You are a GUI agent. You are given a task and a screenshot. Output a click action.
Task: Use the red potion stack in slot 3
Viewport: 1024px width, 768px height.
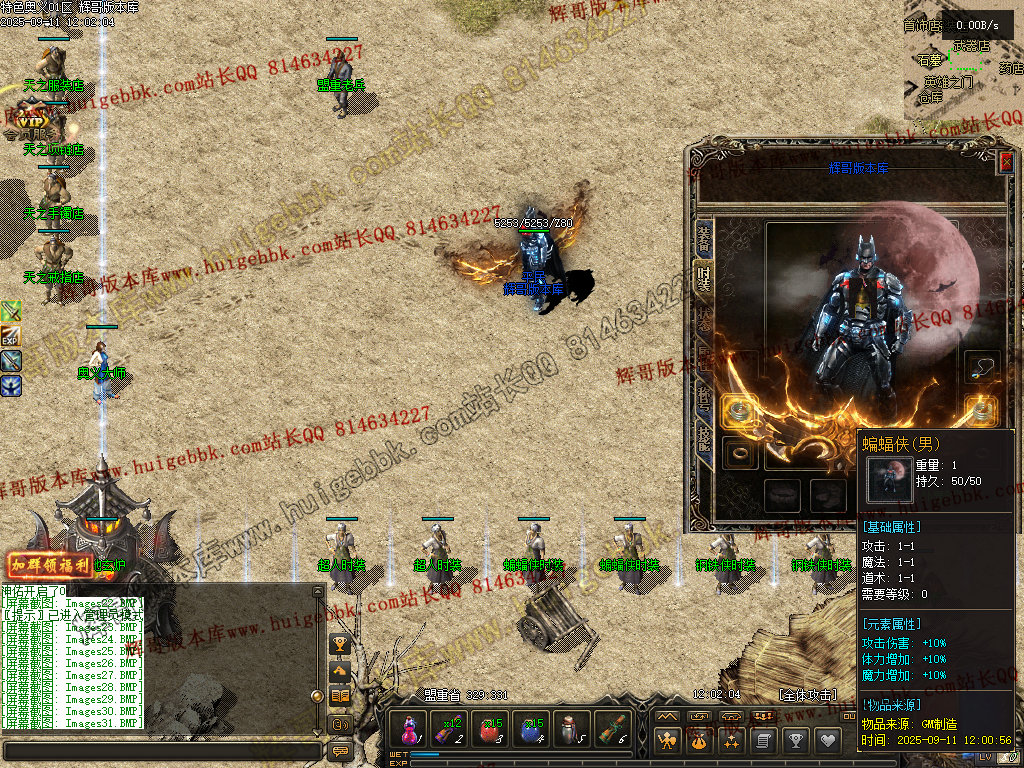coord(491,728)
